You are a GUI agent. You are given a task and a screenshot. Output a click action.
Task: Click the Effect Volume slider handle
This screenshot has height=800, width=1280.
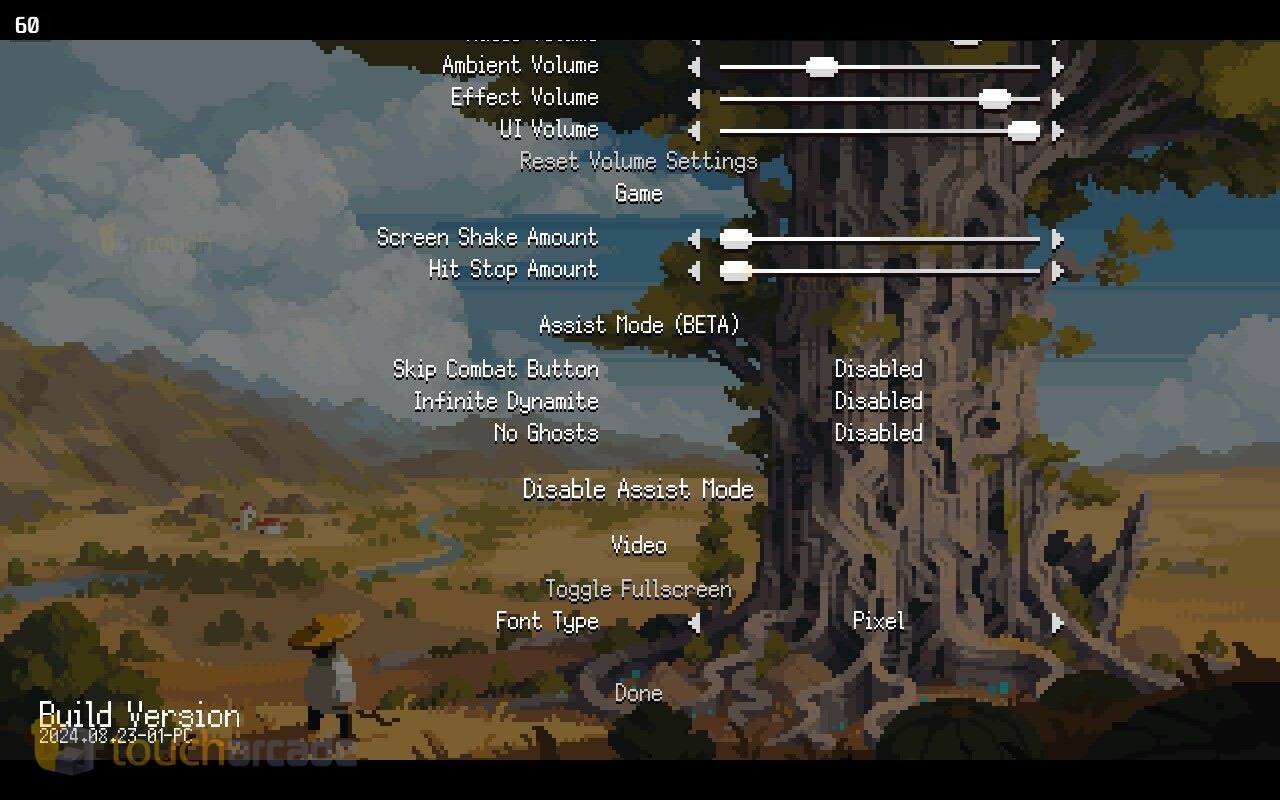(994, 99)
